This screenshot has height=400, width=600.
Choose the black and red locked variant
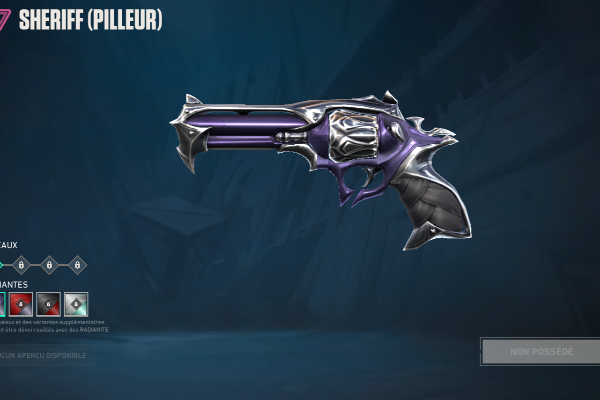coord(49,304)
